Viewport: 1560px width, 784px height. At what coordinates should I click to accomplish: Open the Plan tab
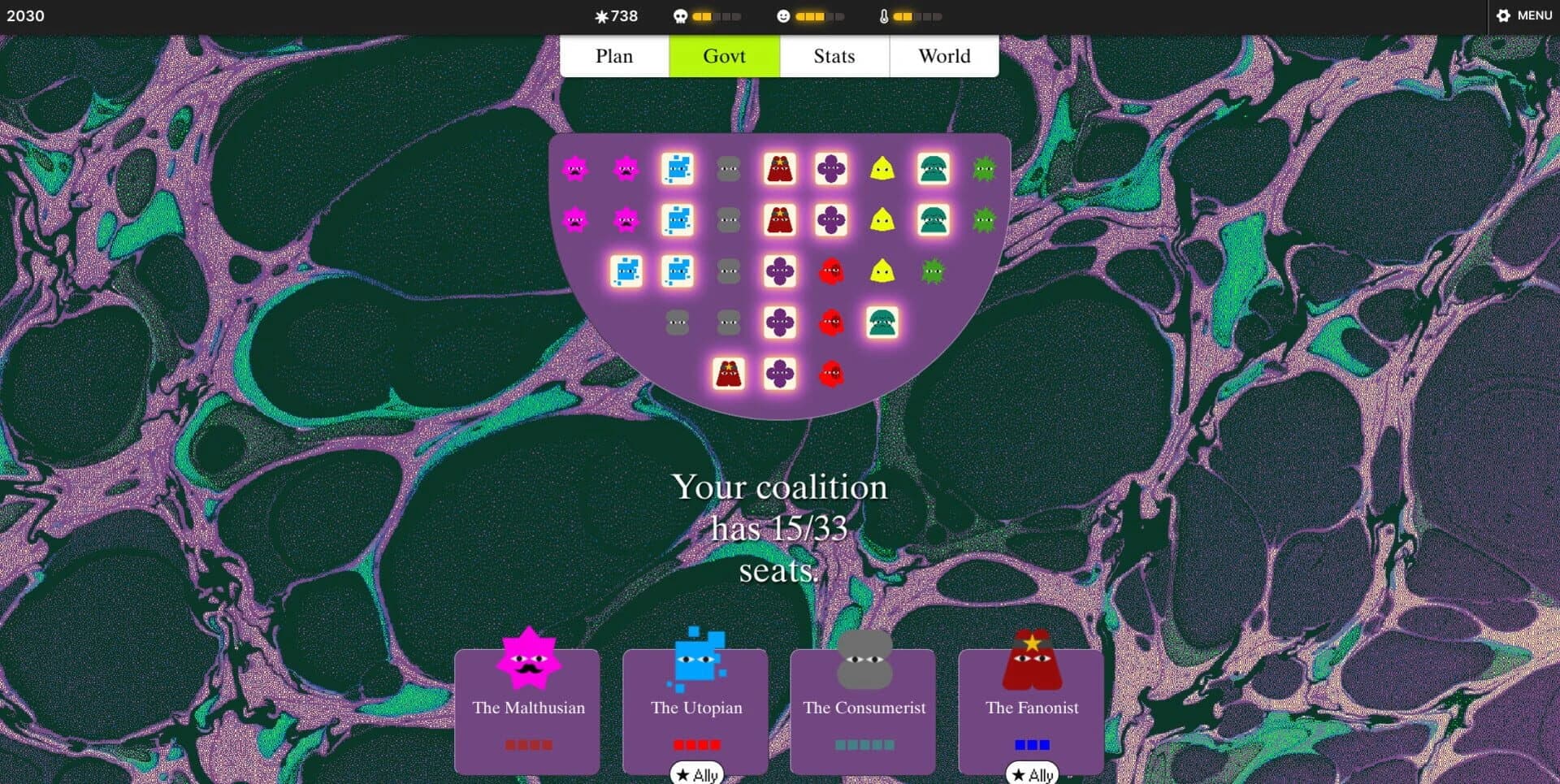click(x=615, y=55)
